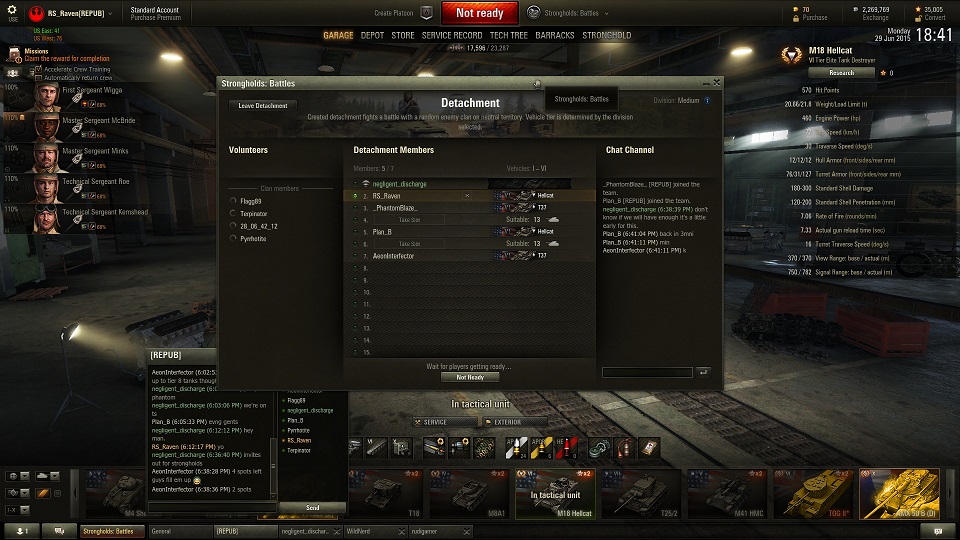This screenshot has width=960, height=540.
Task: Open the Barracks tab
Action: [555, 35]
